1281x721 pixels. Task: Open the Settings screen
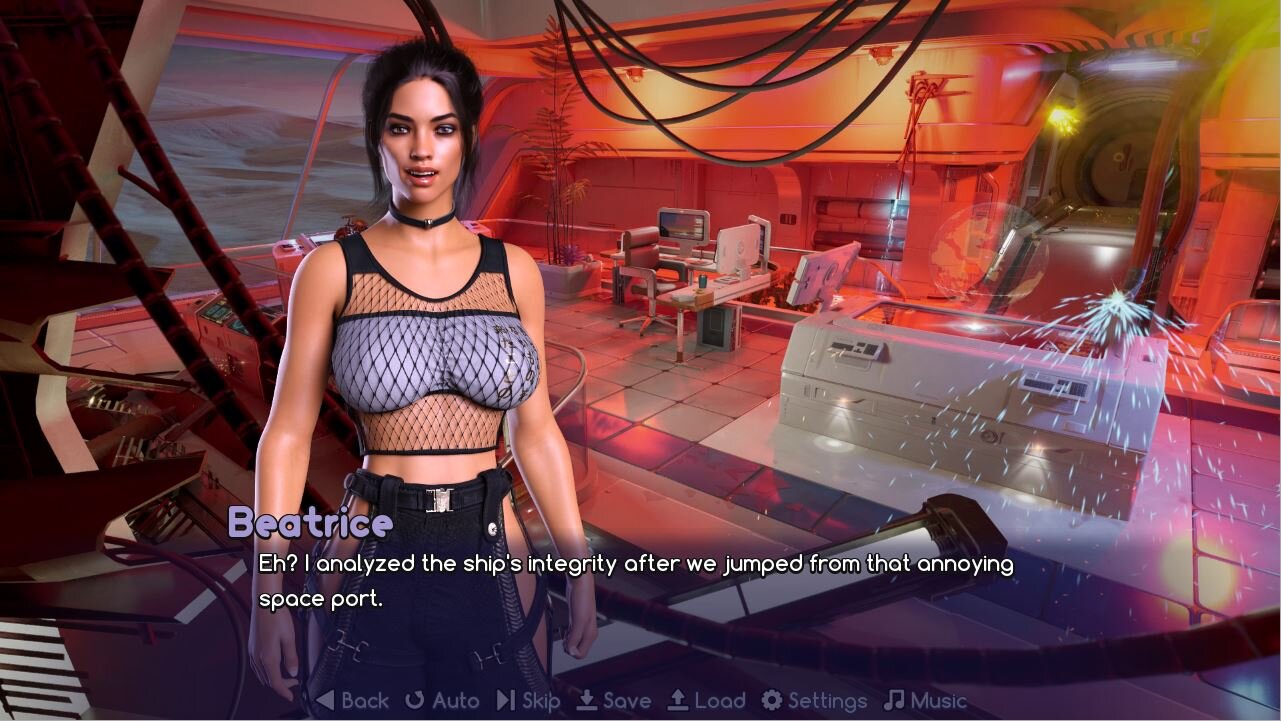[814, 701]
